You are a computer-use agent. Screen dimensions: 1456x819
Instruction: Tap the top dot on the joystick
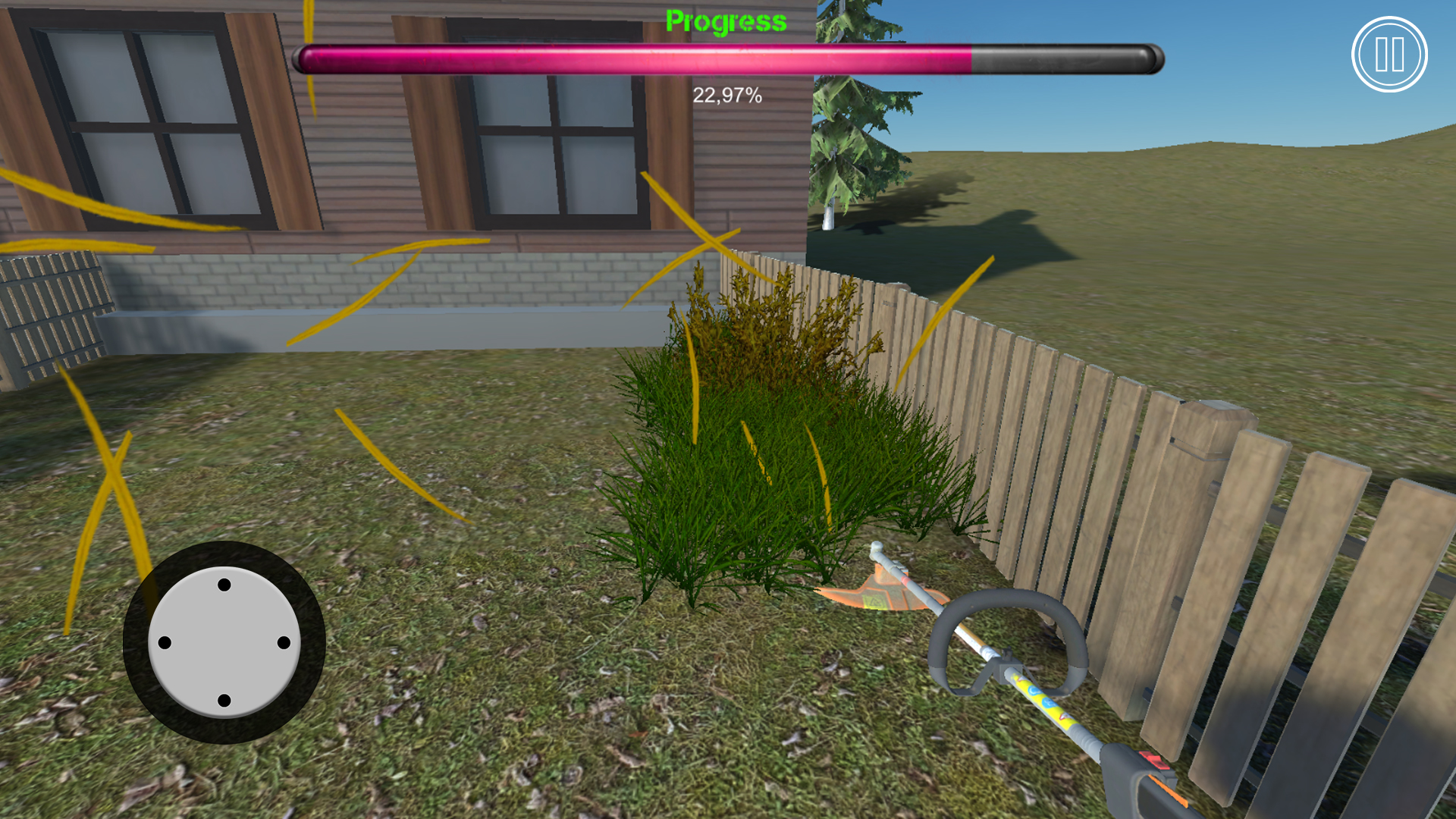(224, 585)
